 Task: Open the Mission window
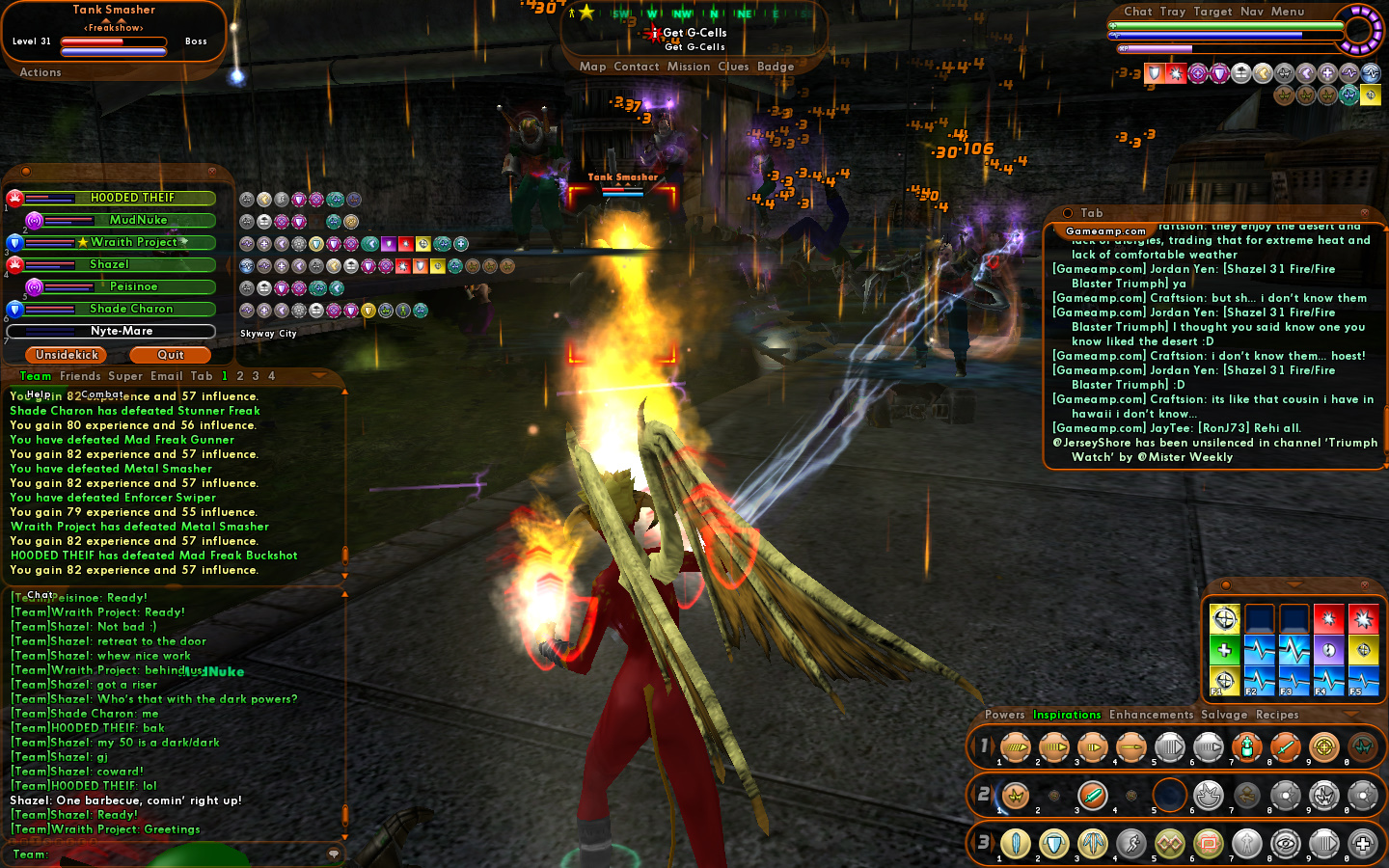(x=689, y=67)
